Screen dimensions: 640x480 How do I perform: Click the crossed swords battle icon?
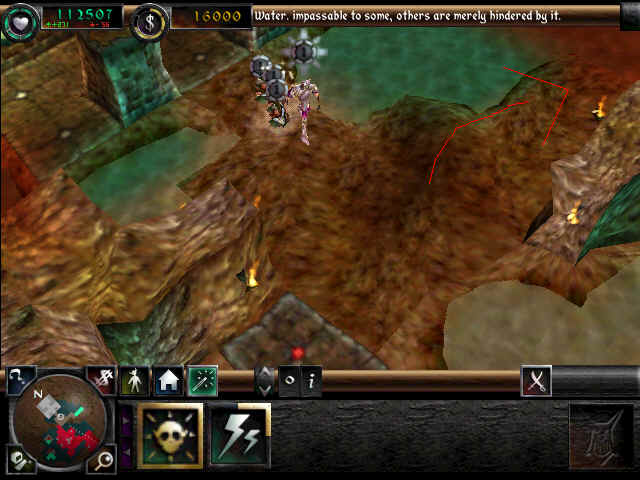536,380
